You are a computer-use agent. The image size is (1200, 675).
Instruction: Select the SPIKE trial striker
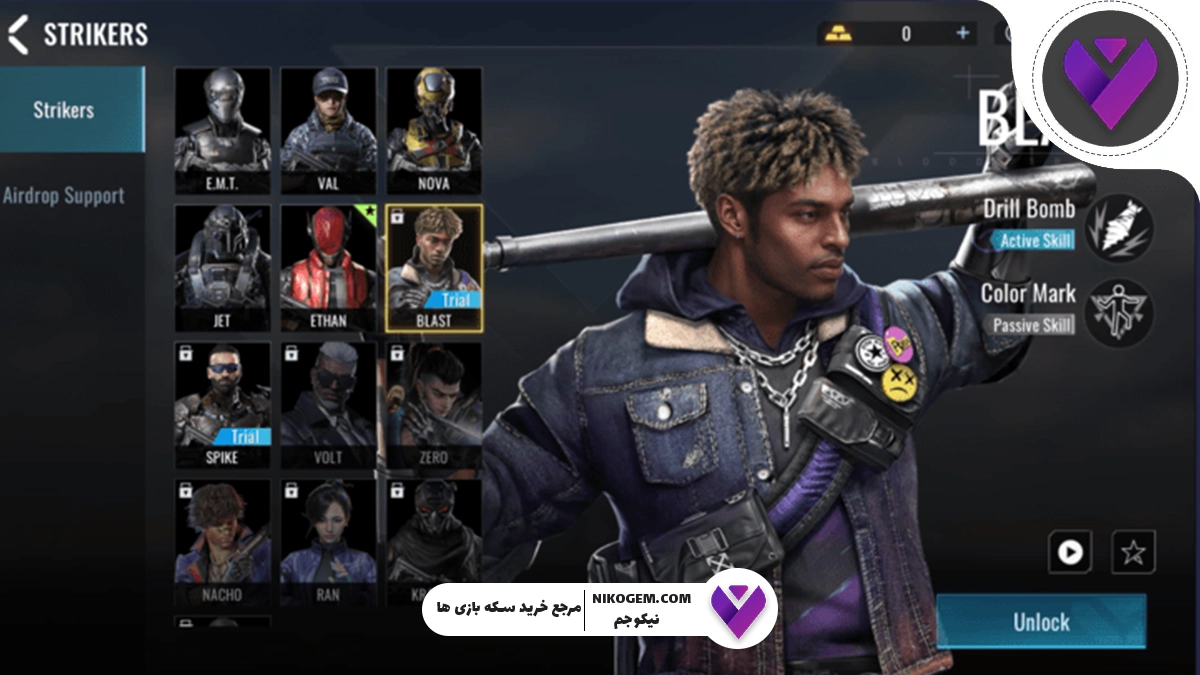coord(223,405)
